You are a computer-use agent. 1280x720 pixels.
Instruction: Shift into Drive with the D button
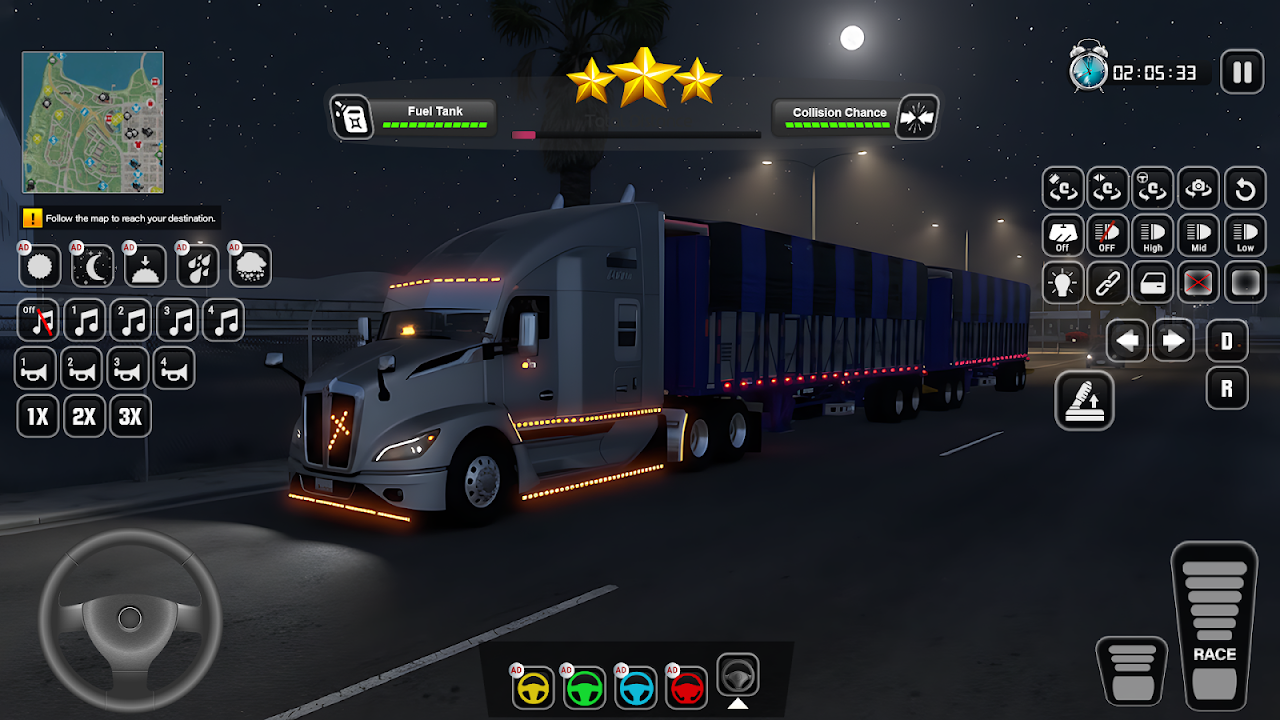1227,341
